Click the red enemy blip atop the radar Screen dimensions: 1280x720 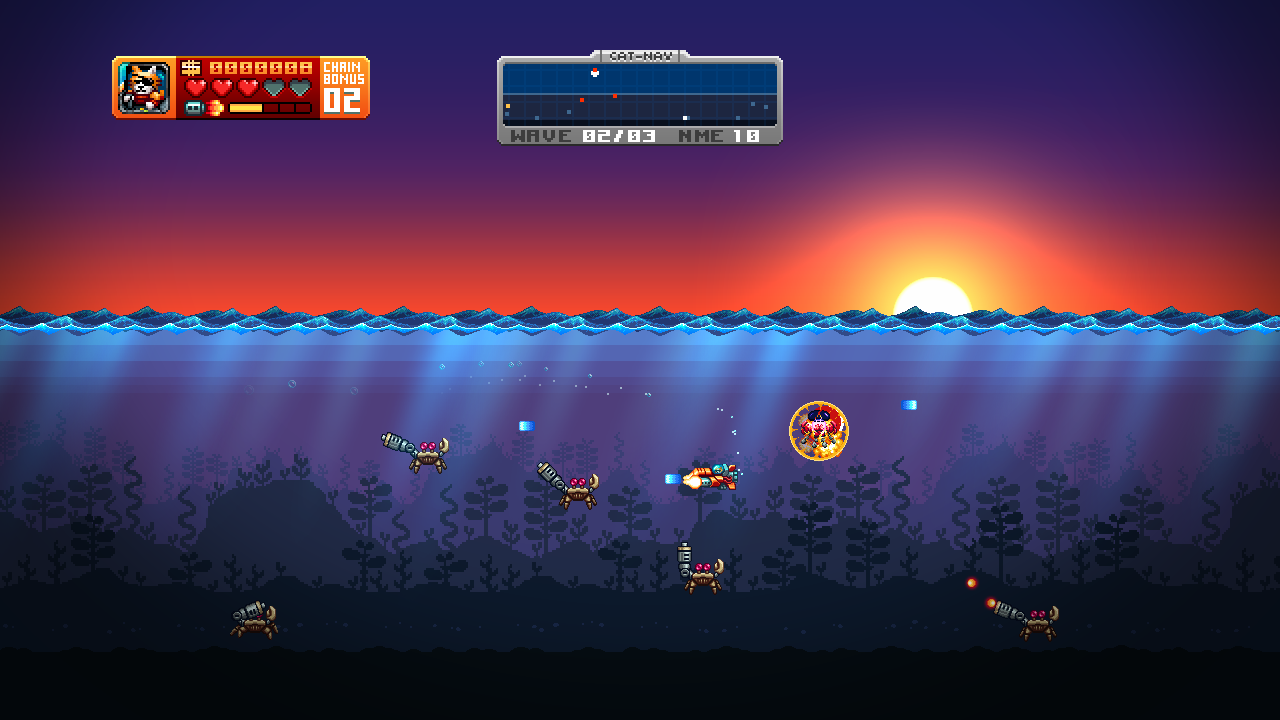click(594, 71)
